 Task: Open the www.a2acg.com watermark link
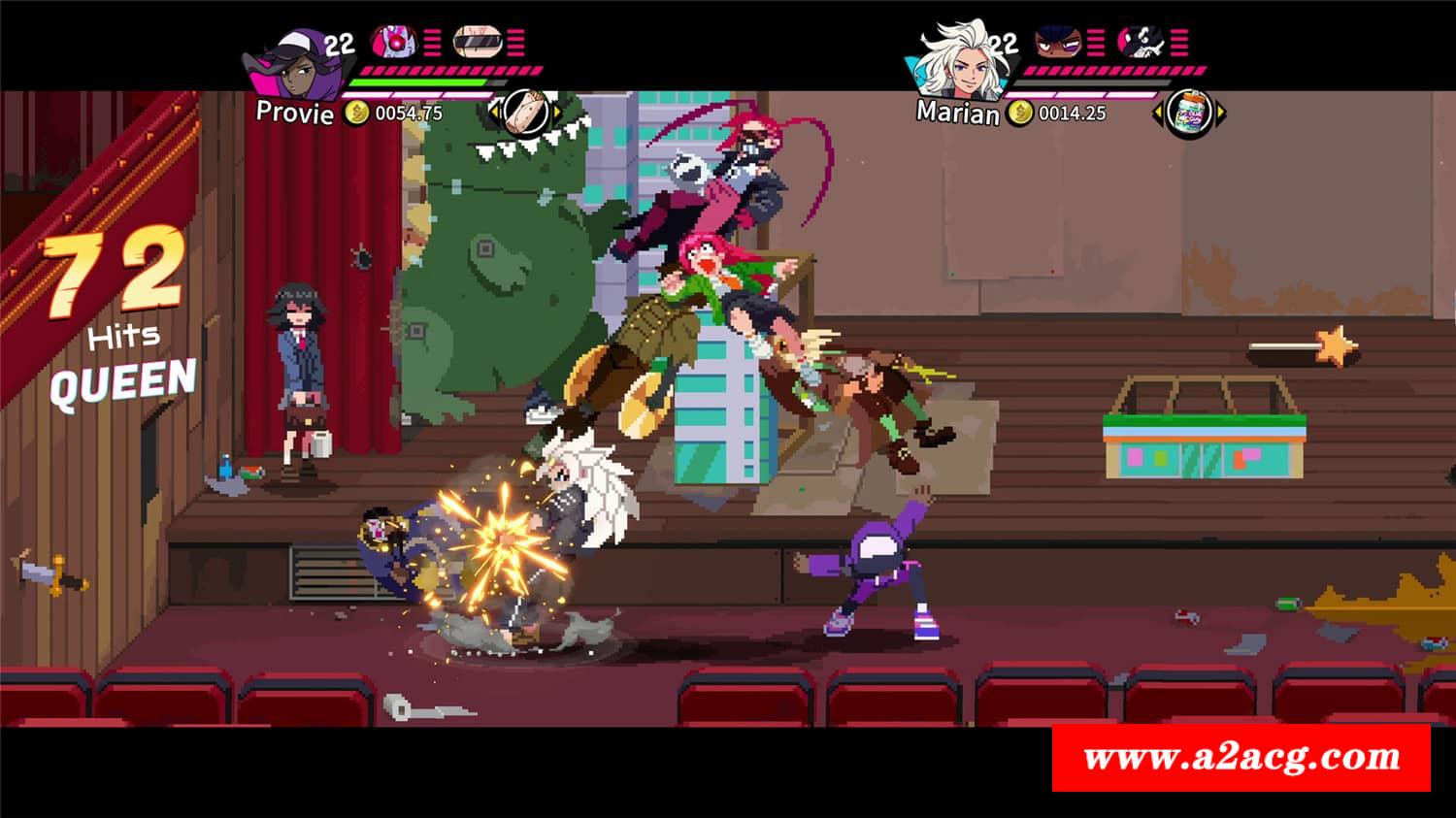point(1241,757)
